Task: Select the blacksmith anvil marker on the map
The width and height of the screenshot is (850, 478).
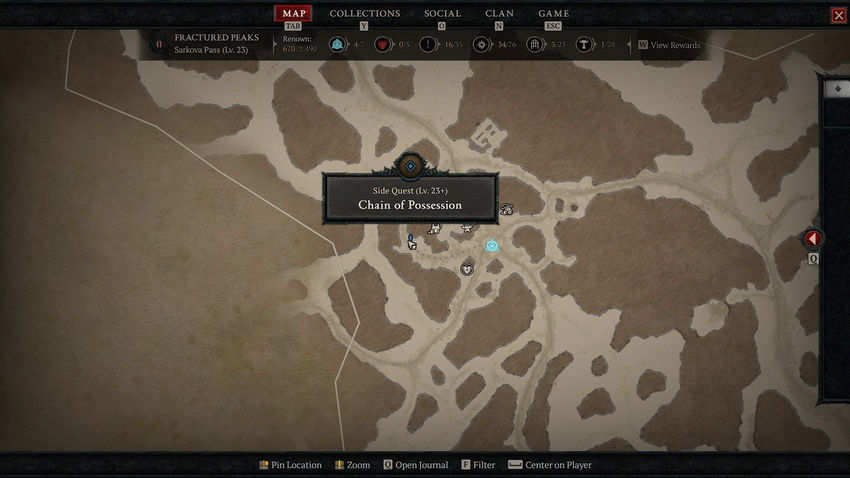Action: [x=466, y=230]
